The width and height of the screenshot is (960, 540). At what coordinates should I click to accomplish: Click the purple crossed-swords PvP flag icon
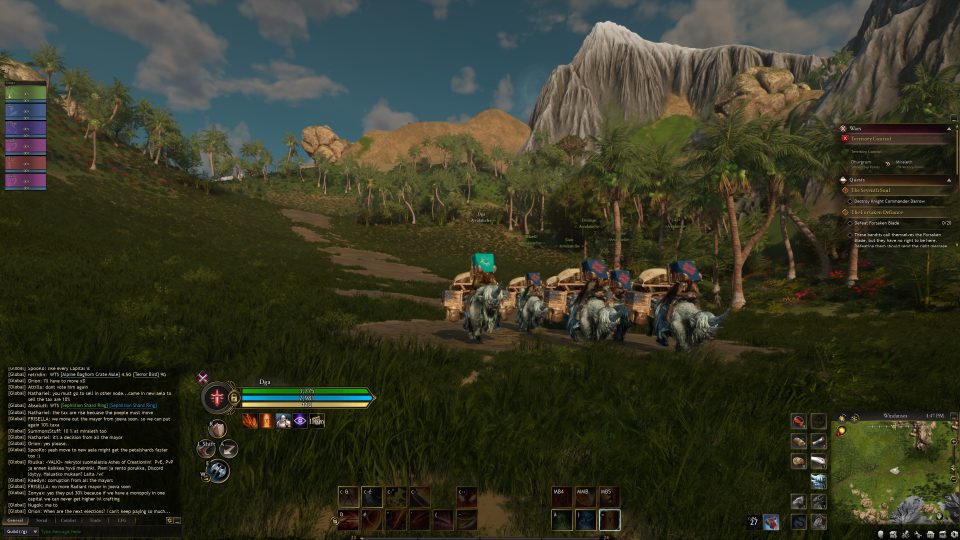point(203,378)
